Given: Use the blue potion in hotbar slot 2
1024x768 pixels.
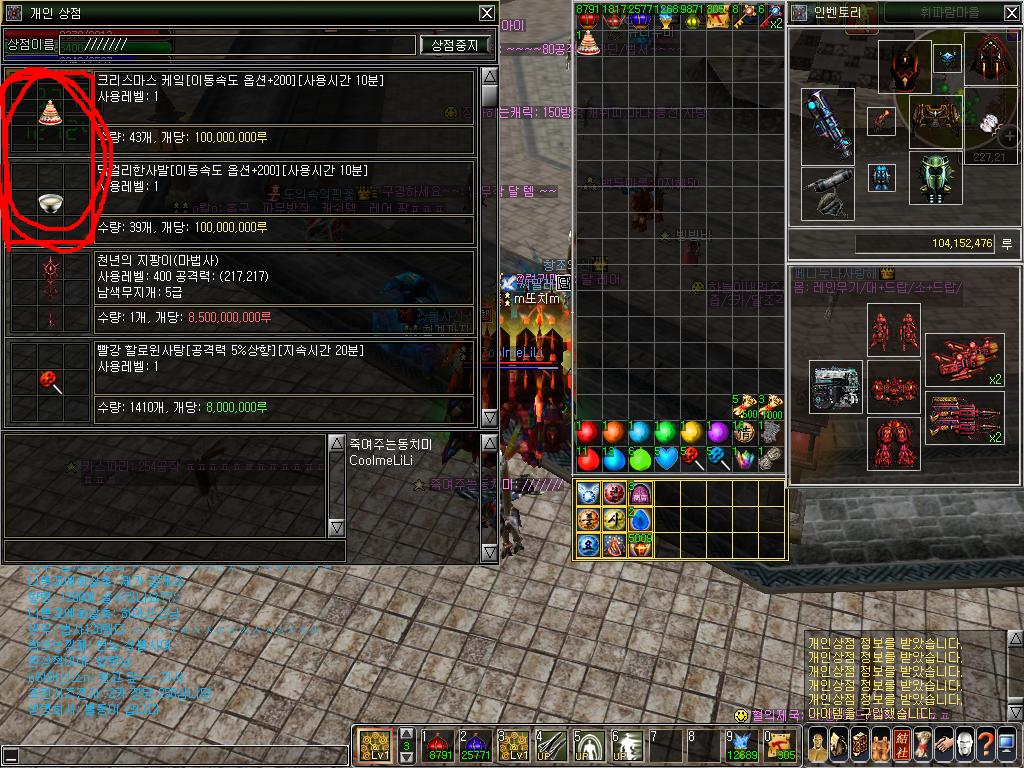Looking at the screenshot, I should click(473, 747).
